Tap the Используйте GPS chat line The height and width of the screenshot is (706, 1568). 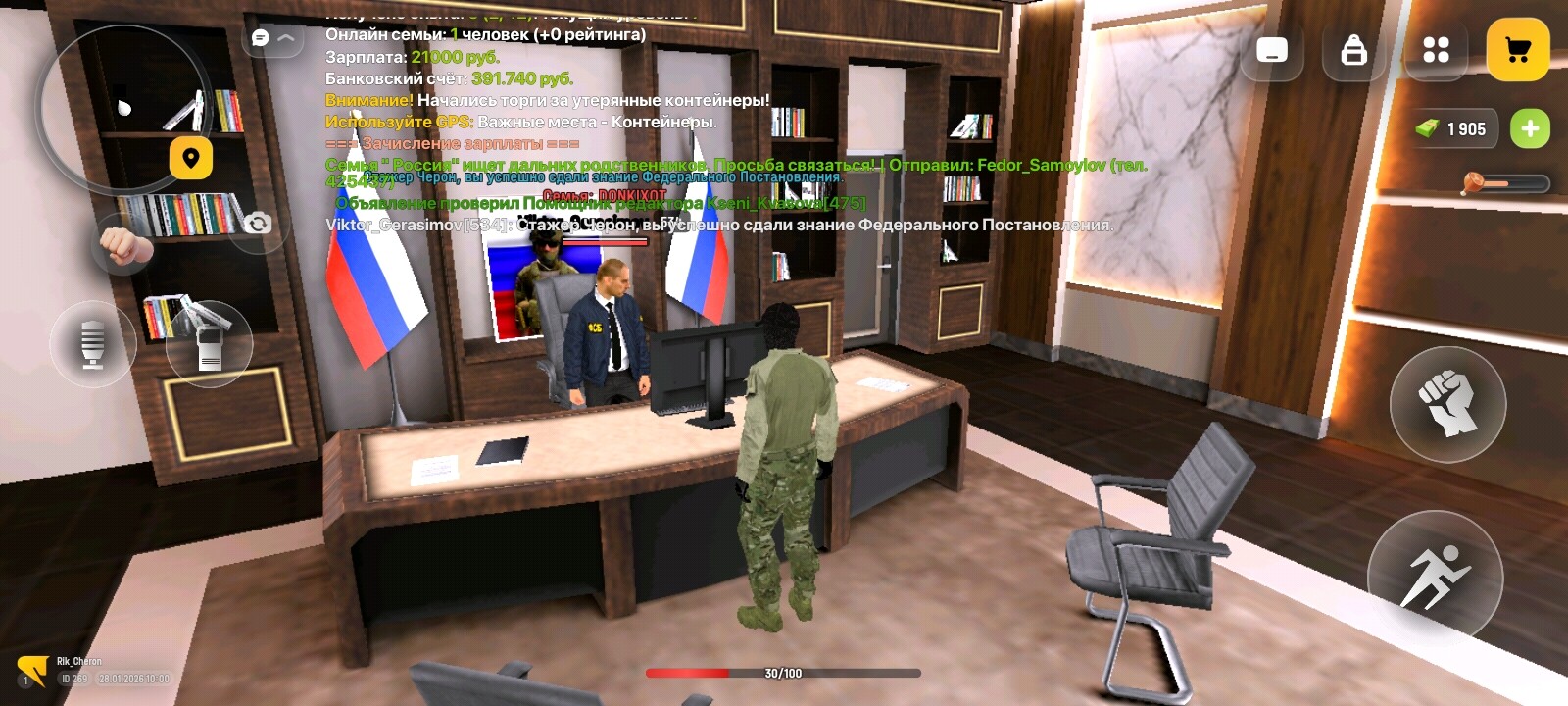click(519, 123)
